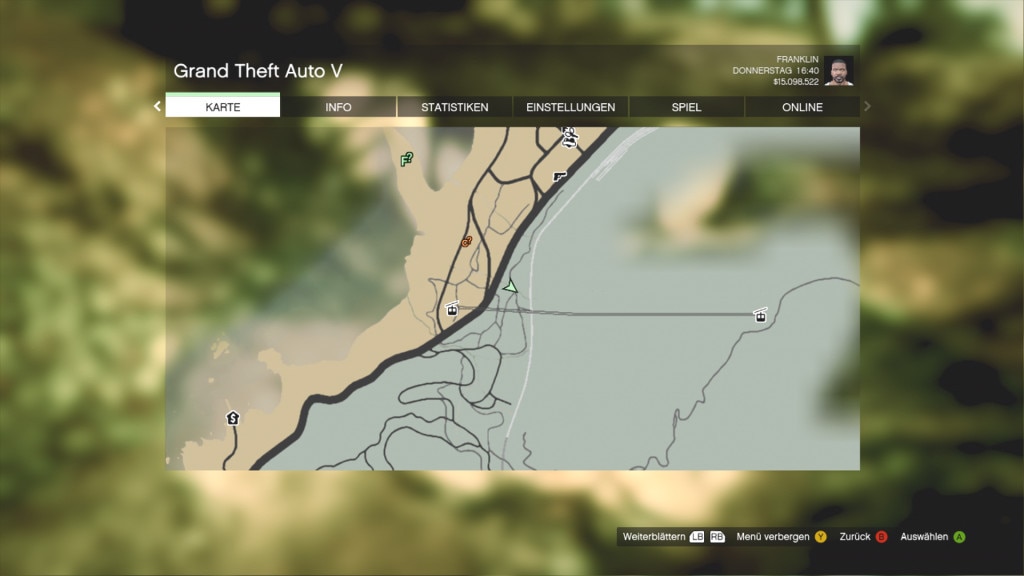Open the STATISTIKEN tab
Screen dimensions: 1024x576
point(454,107)
